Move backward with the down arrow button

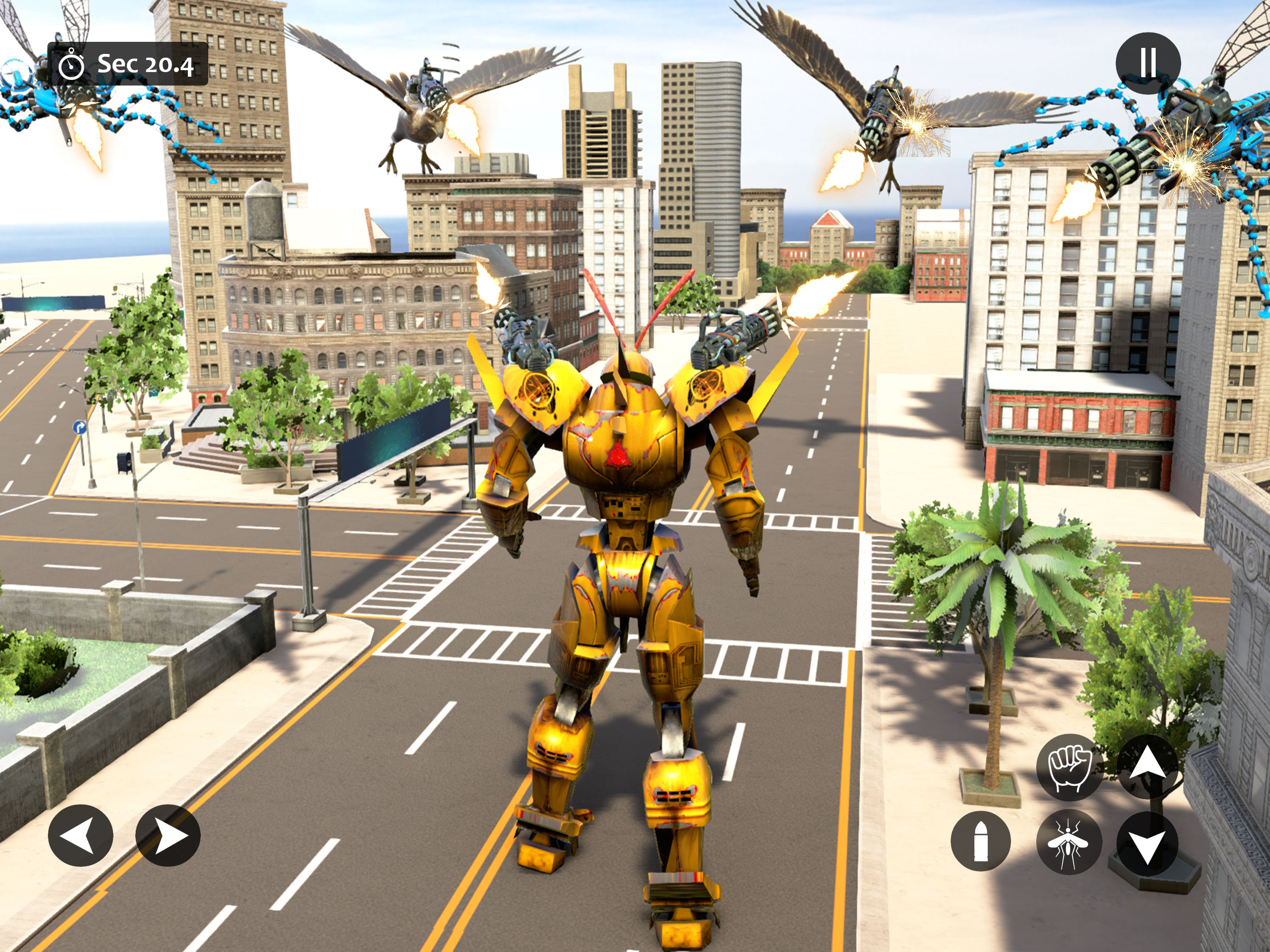coord(1147,844)
